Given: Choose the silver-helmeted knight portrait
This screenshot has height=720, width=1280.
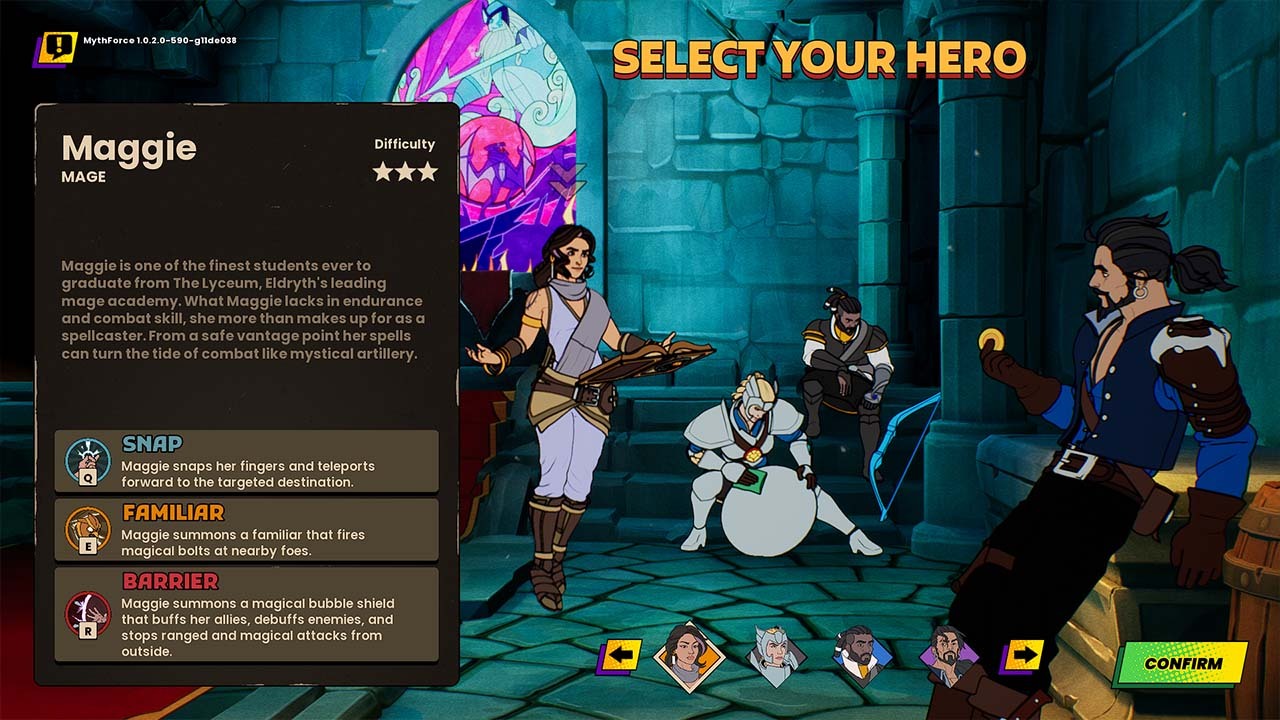Looking at the screenshot, I should coord(776,656).
